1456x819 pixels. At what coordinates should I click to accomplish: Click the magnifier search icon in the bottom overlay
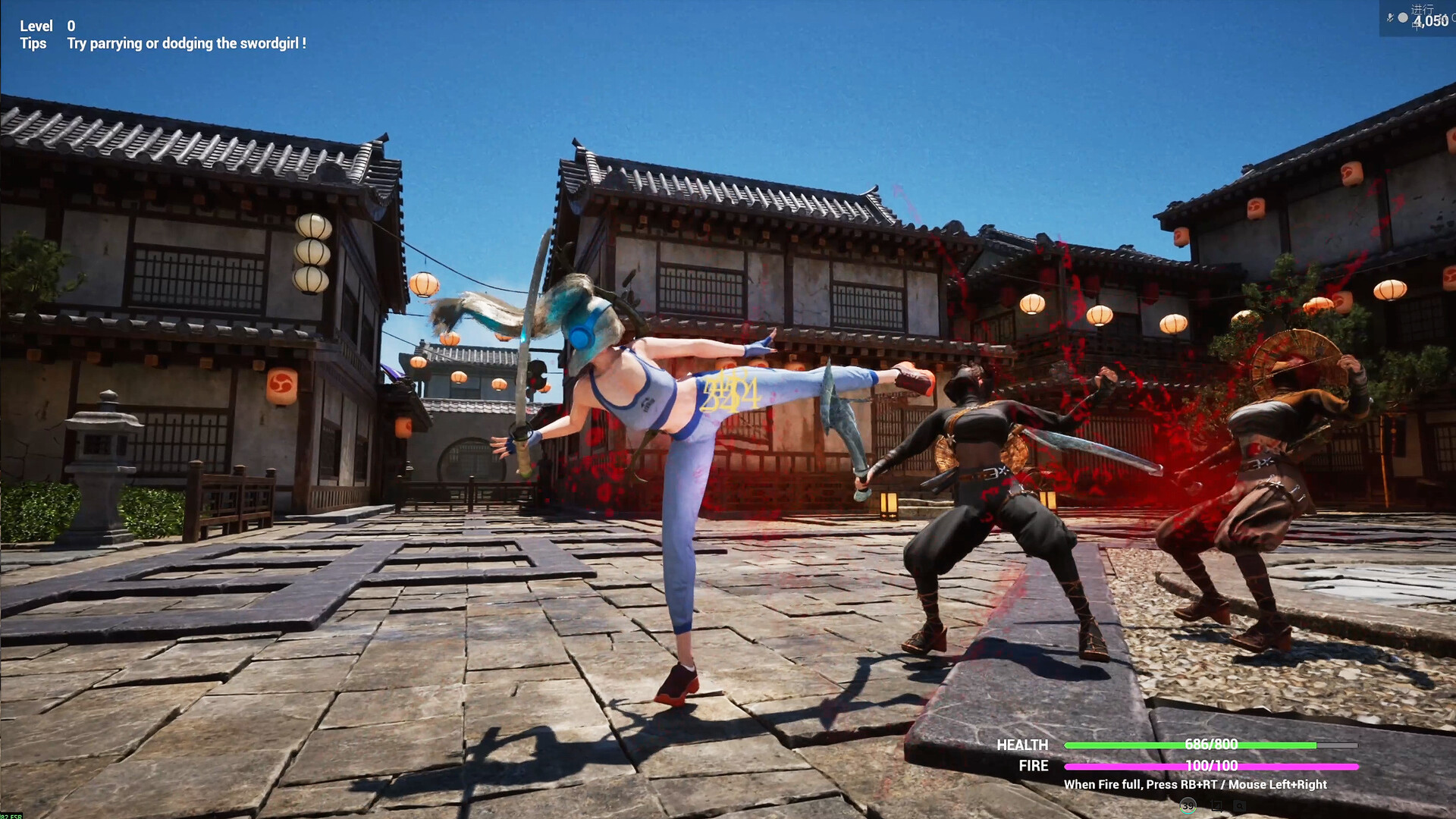[x=1239, y=806]
